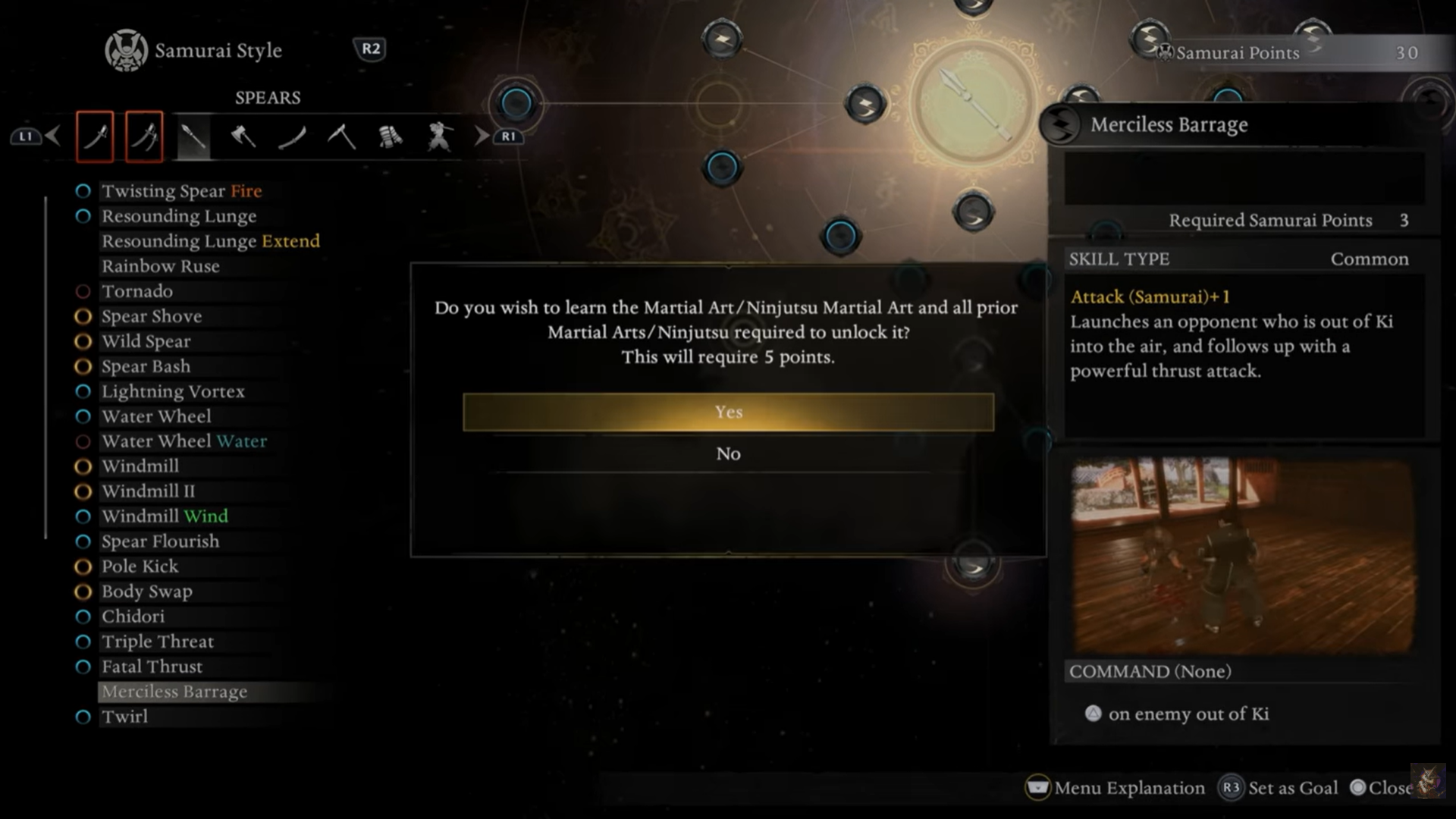1456x819 pixels.
Task: Select the Rainbow Ruse skill
Action: pos(161,266)
